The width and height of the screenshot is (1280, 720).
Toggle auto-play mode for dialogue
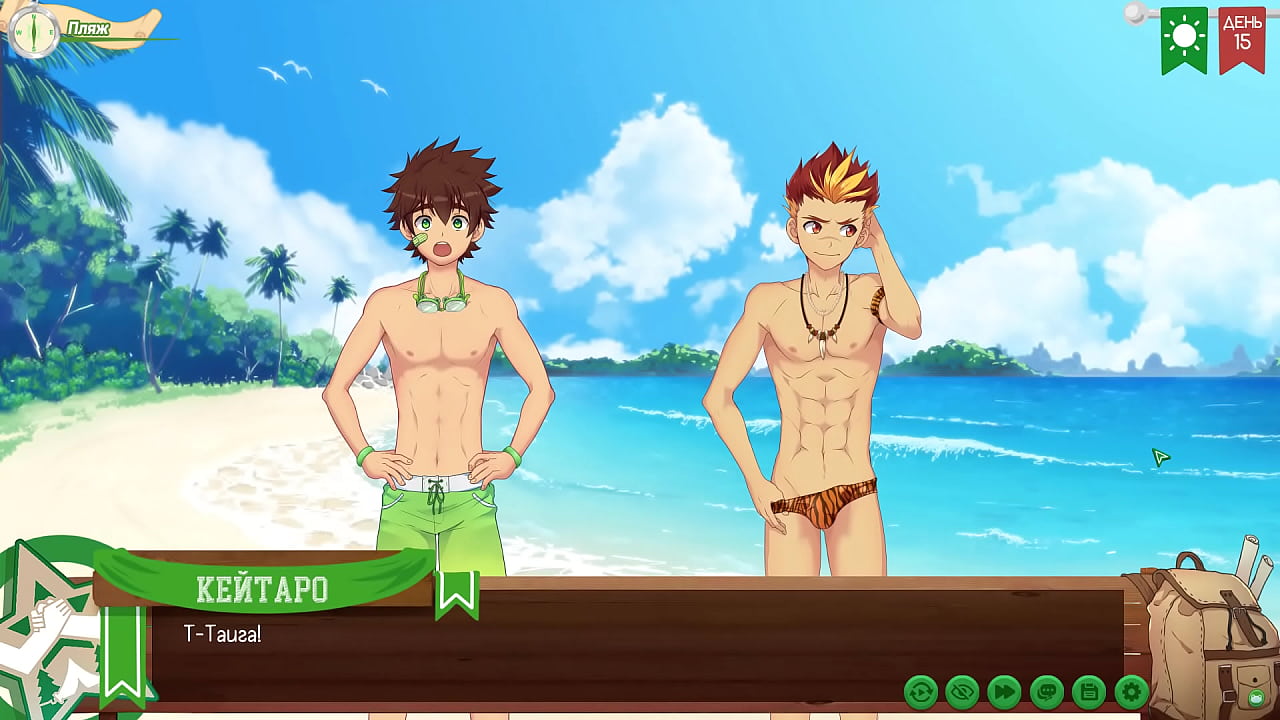(920, 690)
